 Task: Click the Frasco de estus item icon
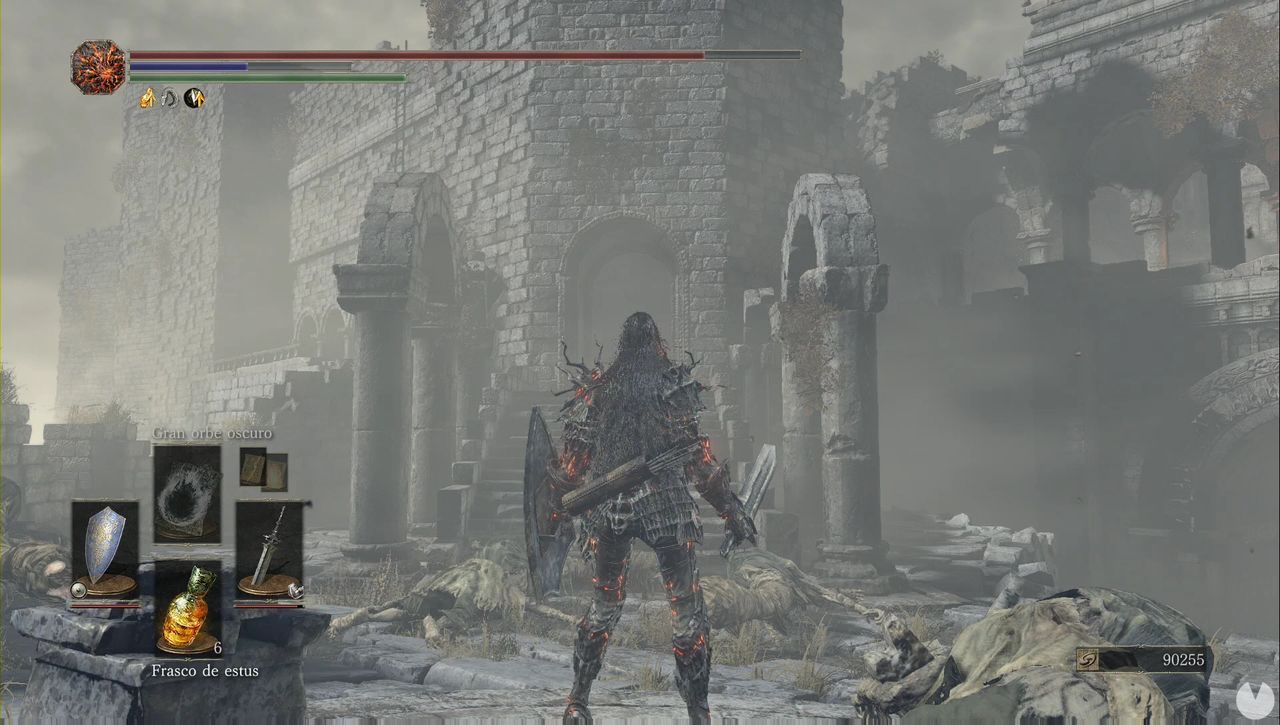coord(187,610)
